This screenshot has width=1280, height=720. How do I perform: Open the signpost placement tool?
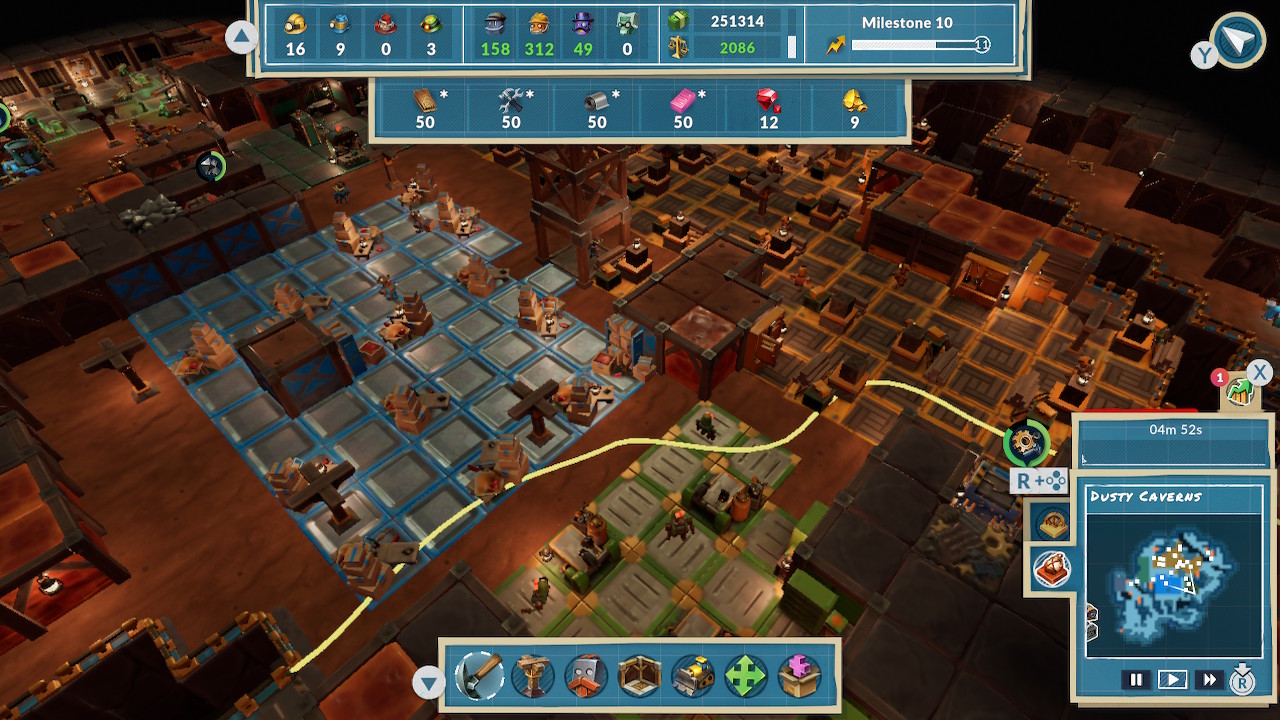(532, 675)
